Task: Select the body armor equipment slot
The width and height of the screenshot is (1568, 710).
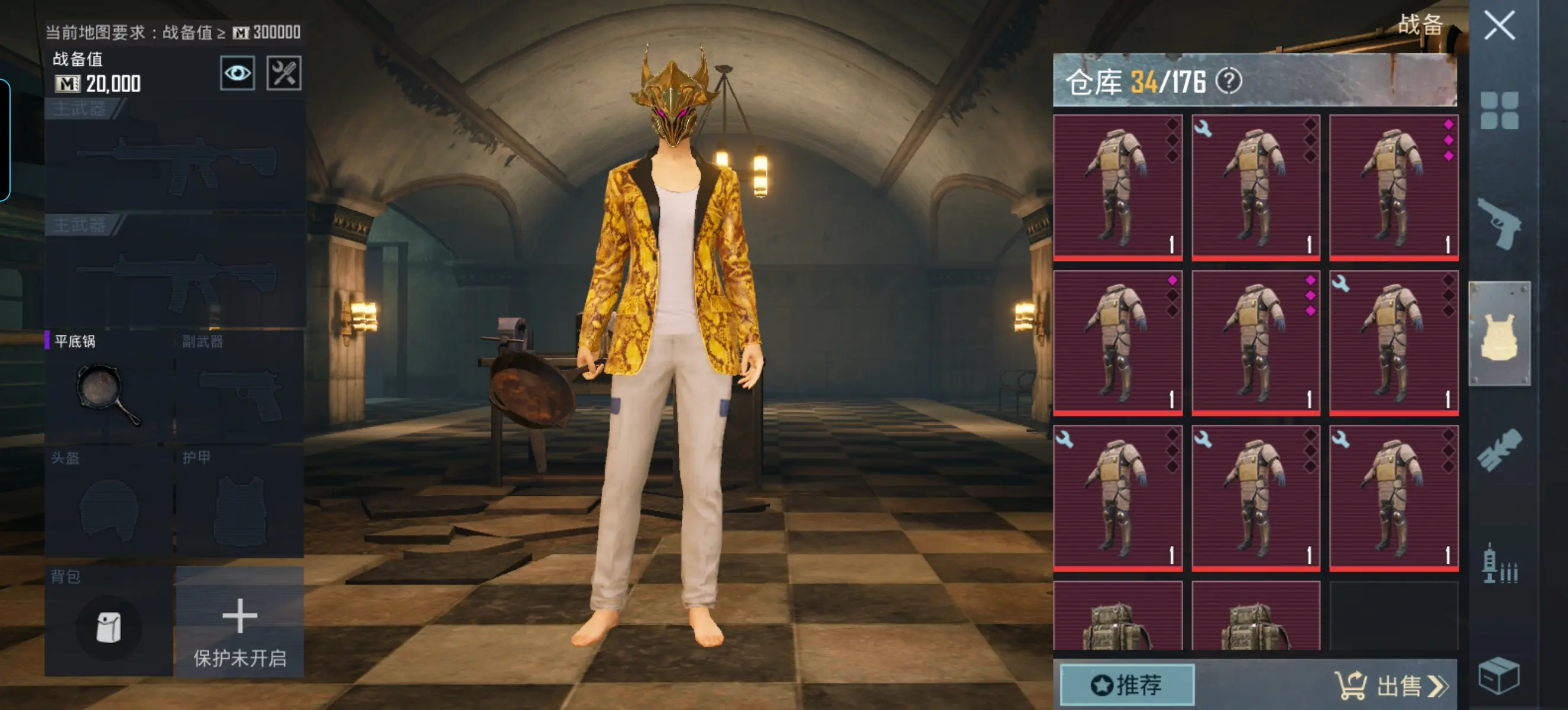Action: pos(240,503)
